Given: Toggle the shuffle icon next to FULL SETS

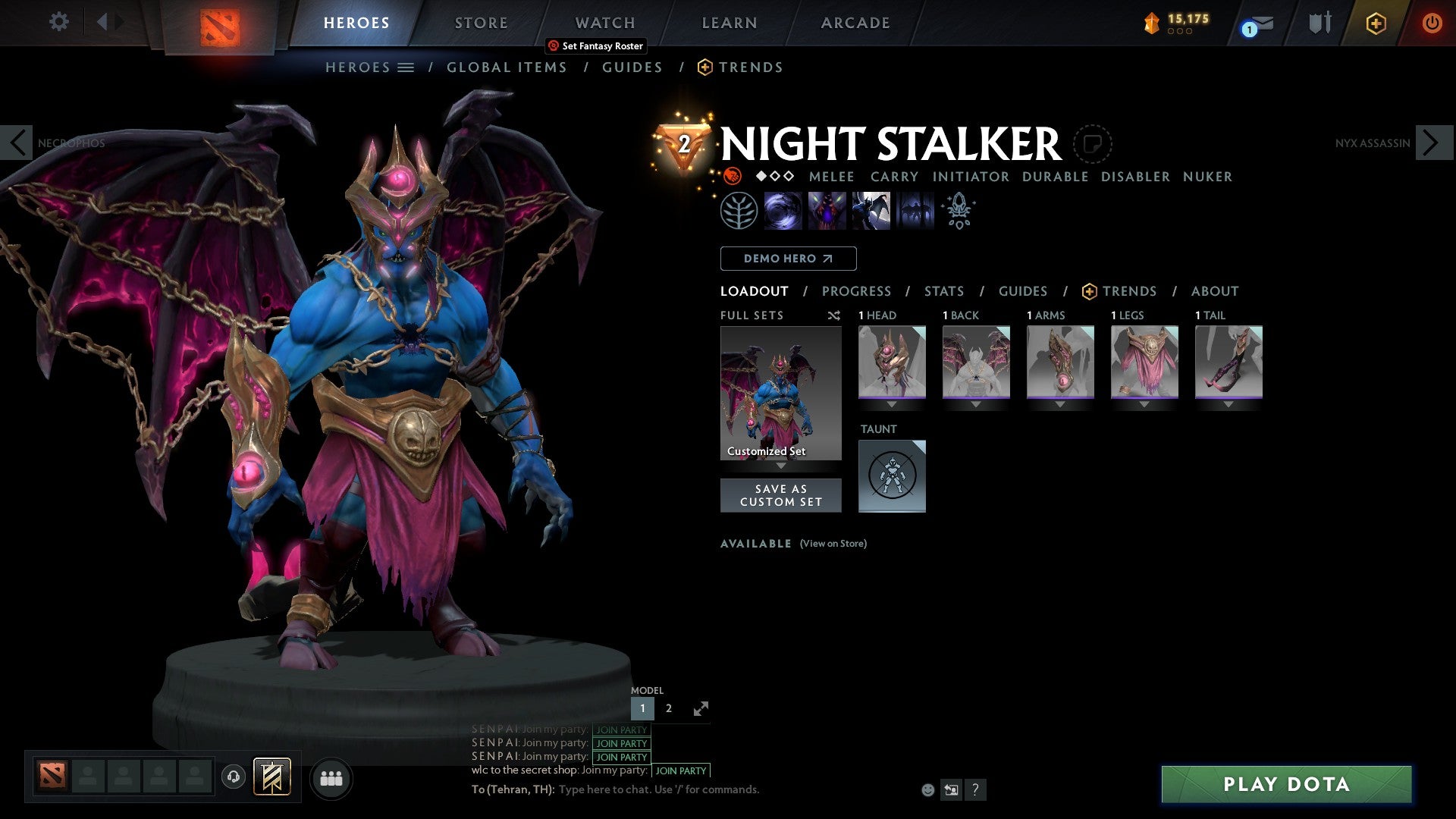Looking at the screenshot, I should 834,315.
